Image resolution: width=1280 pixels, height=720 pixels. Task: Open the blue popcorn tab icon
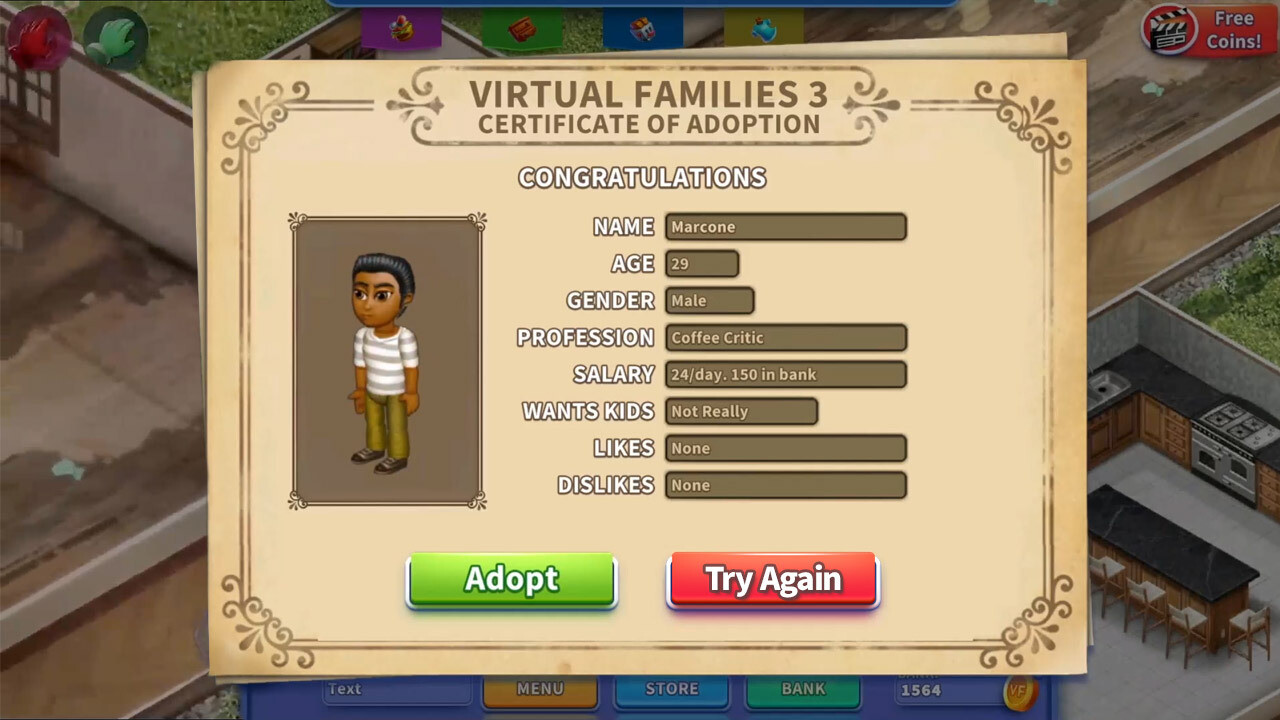point(640,28)
